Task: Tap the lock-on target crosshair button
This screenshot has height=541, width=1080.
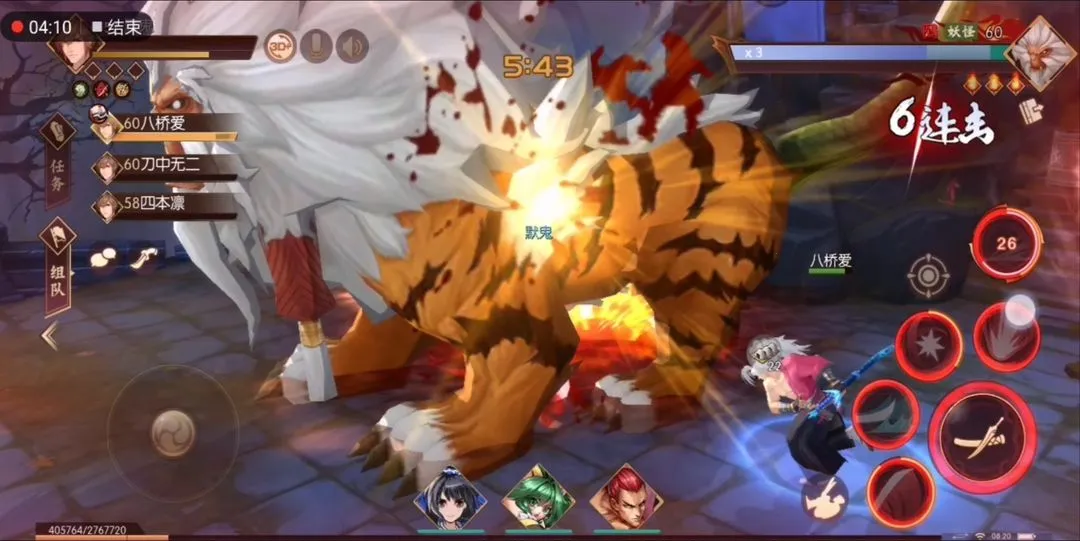Action: (928, 275)
